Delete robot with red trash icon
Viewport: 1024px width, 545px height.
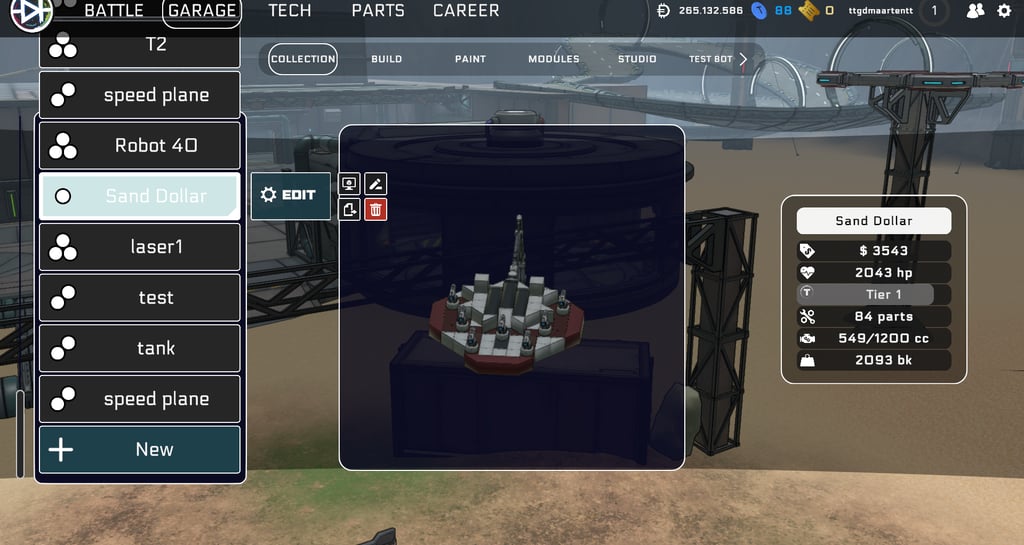(x=376, y=209)
